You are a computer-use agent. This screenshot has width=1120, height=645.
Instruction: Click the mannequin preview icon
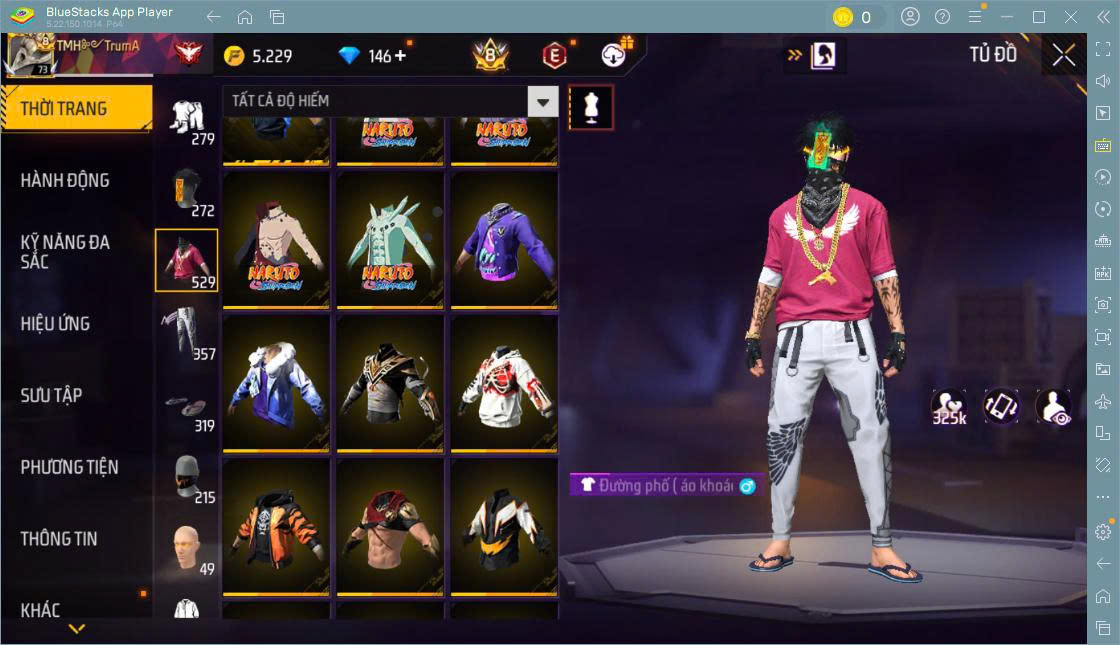tap(590, 107)
